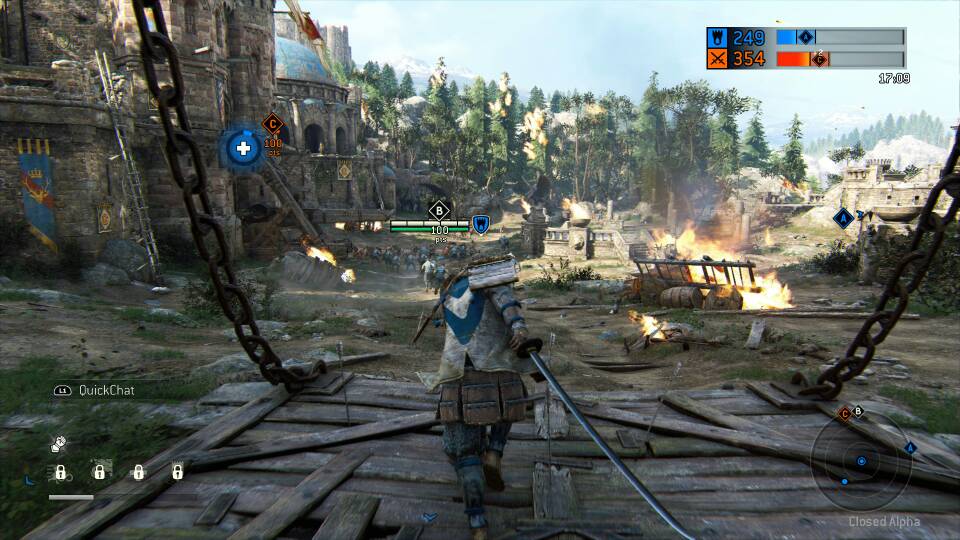Click the blue zone A diamond world marker
This screenshot has height=540, width=960.
843,217
